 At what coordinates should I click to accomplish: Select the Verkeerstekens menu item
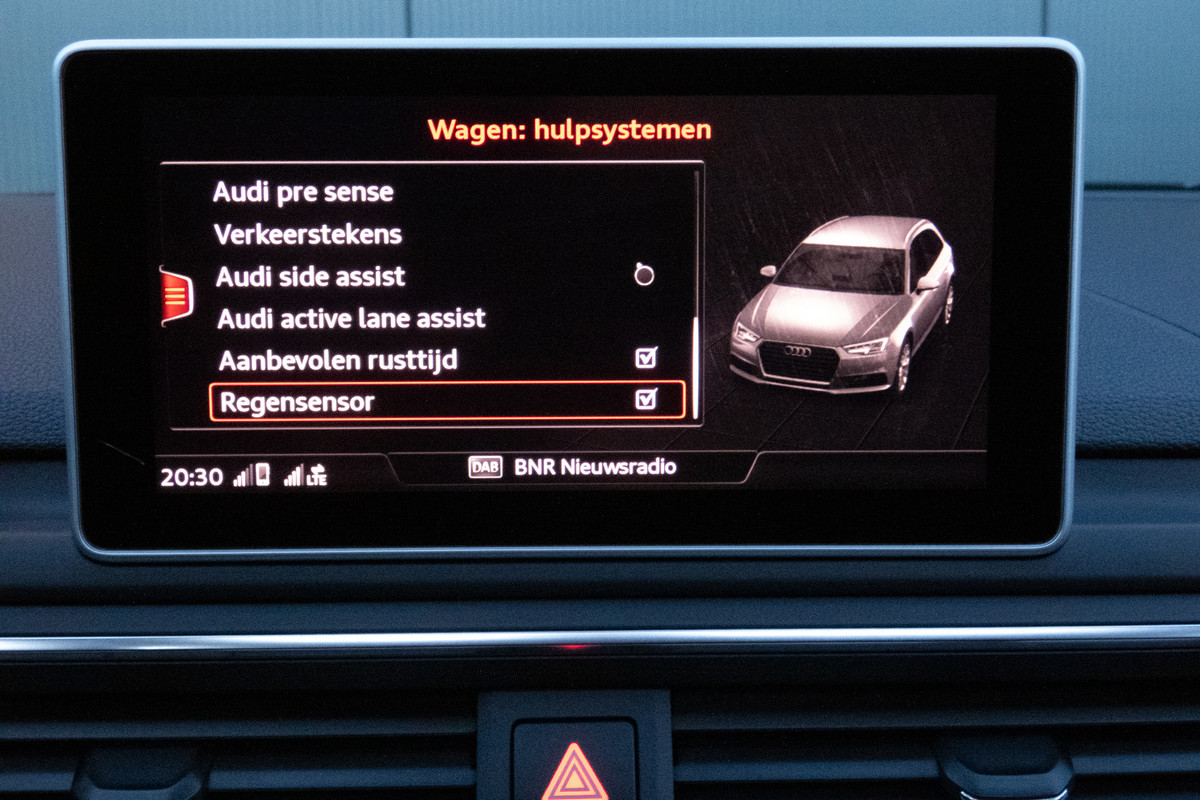click(x=308, y=234)
